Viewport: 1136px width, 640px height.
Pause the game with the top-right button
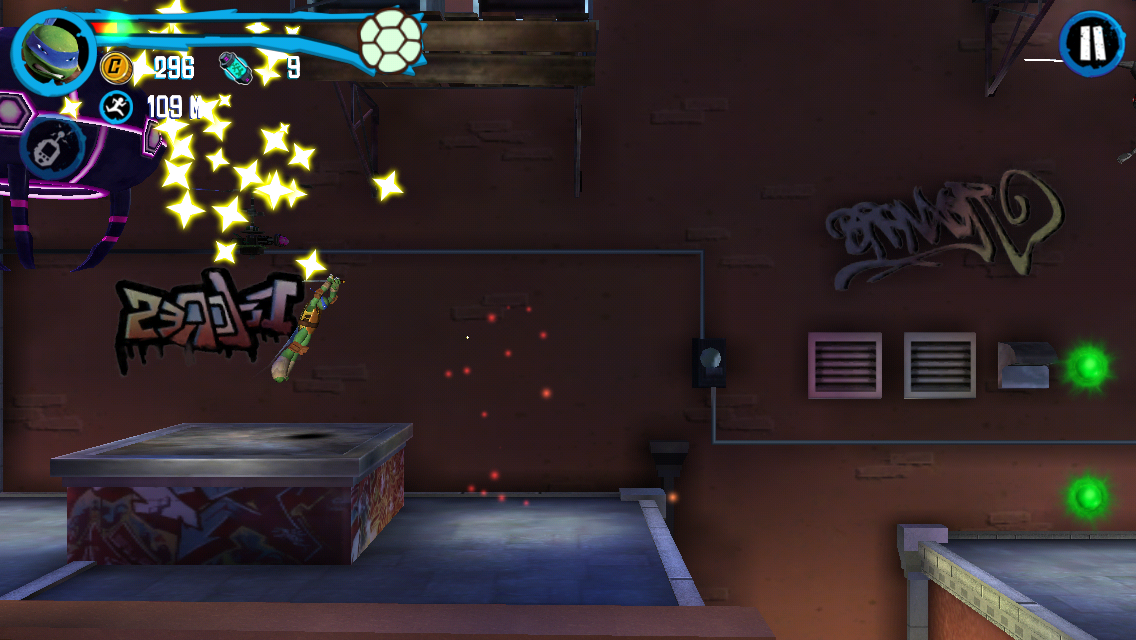click(x=1092, y=44)
